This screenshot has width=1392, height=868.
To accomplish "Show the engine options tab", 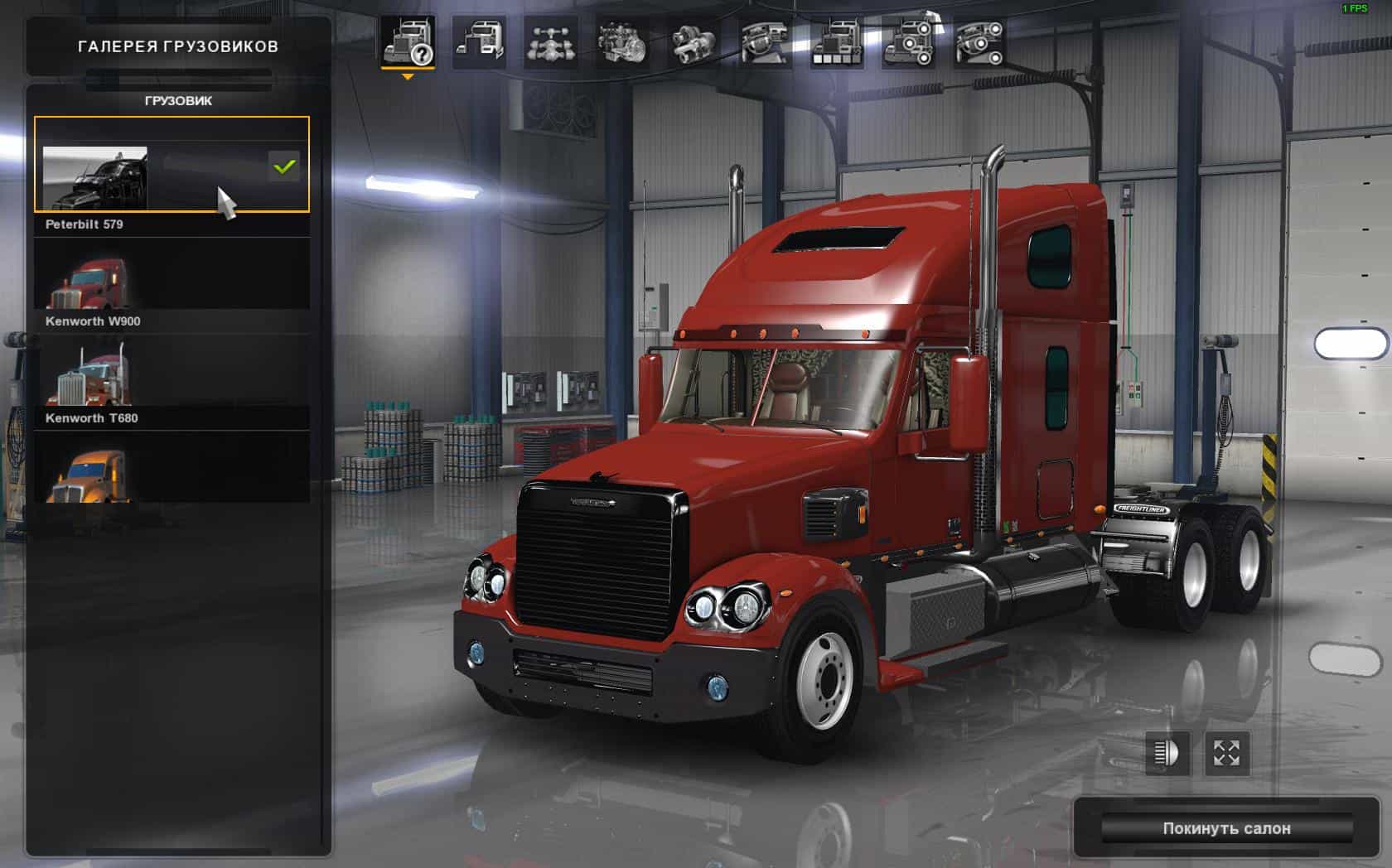I will [x=621, y=41].
